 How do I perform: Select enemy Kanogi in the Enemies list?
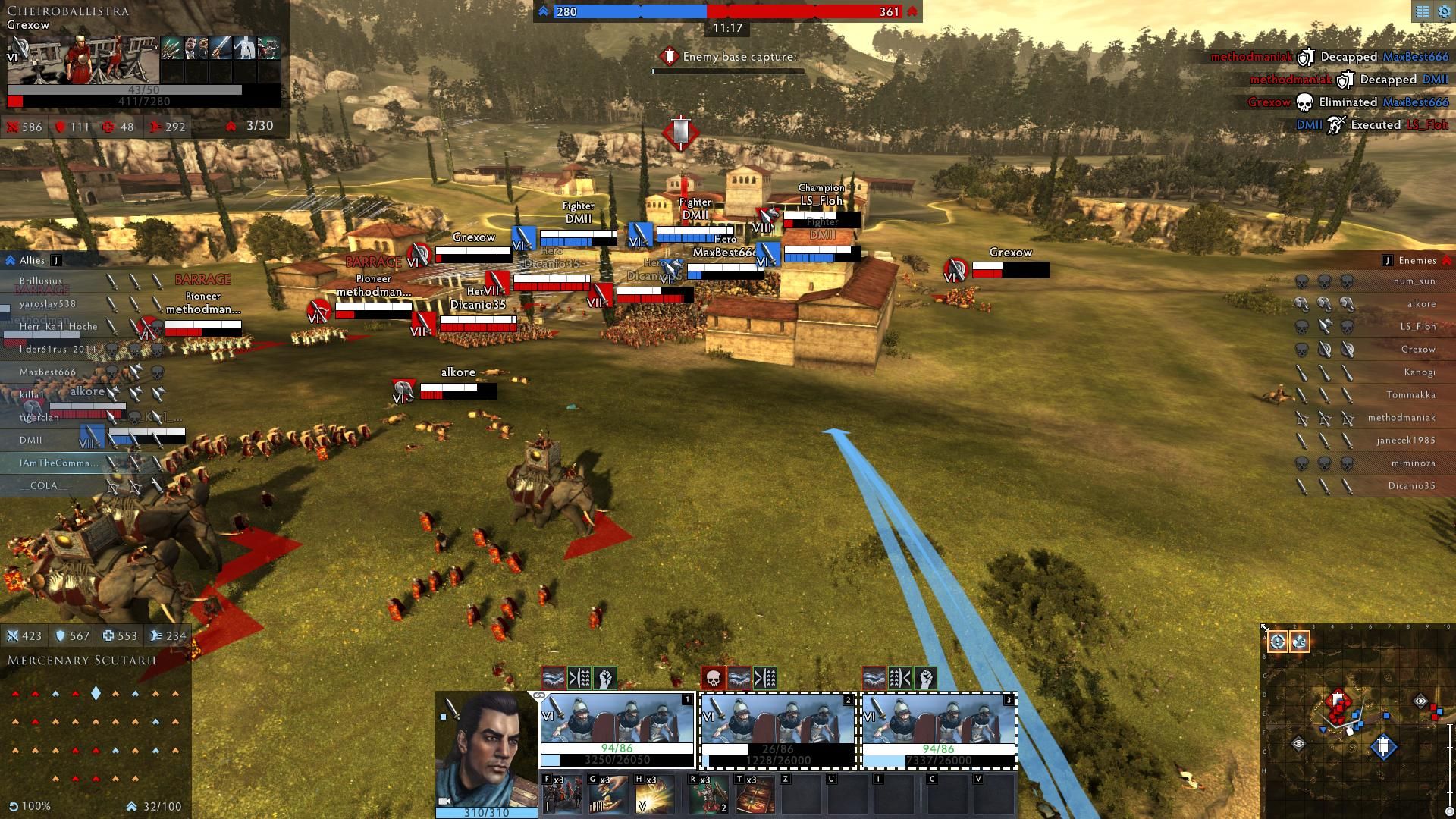point(1419,372)
